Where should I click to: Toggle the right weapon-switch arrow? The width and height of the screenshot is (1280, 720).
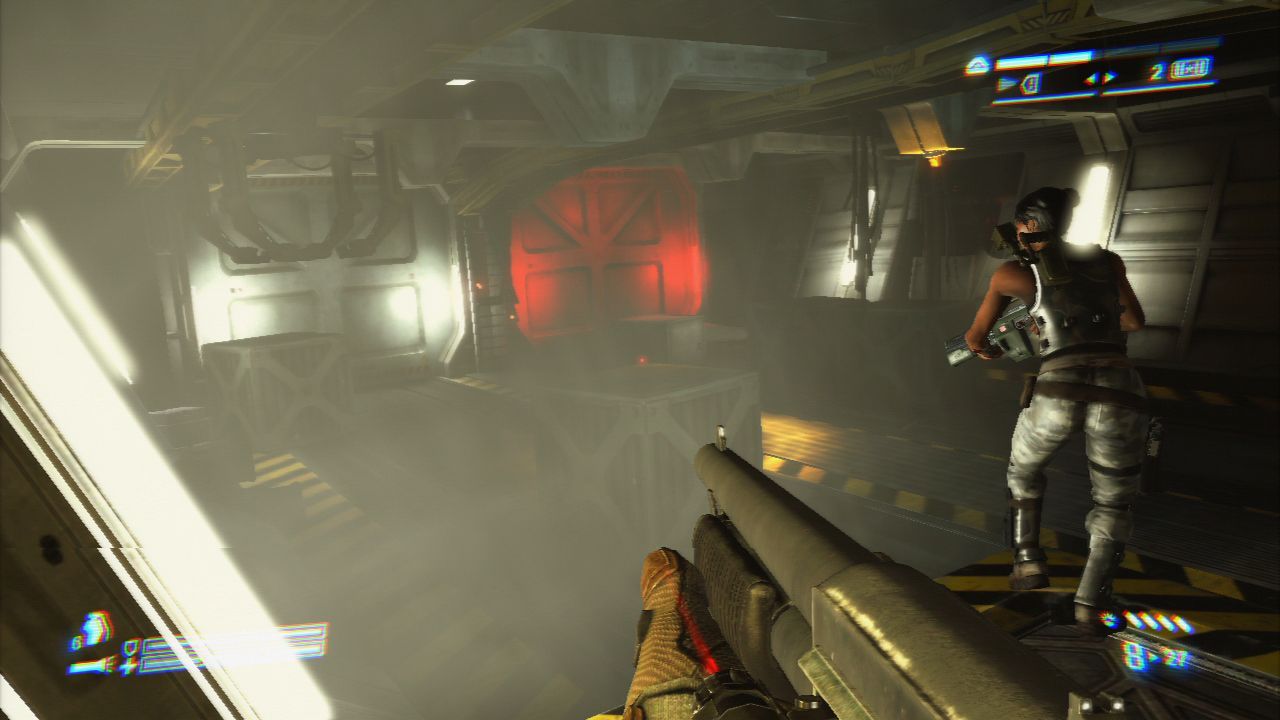pos(1107,77)
